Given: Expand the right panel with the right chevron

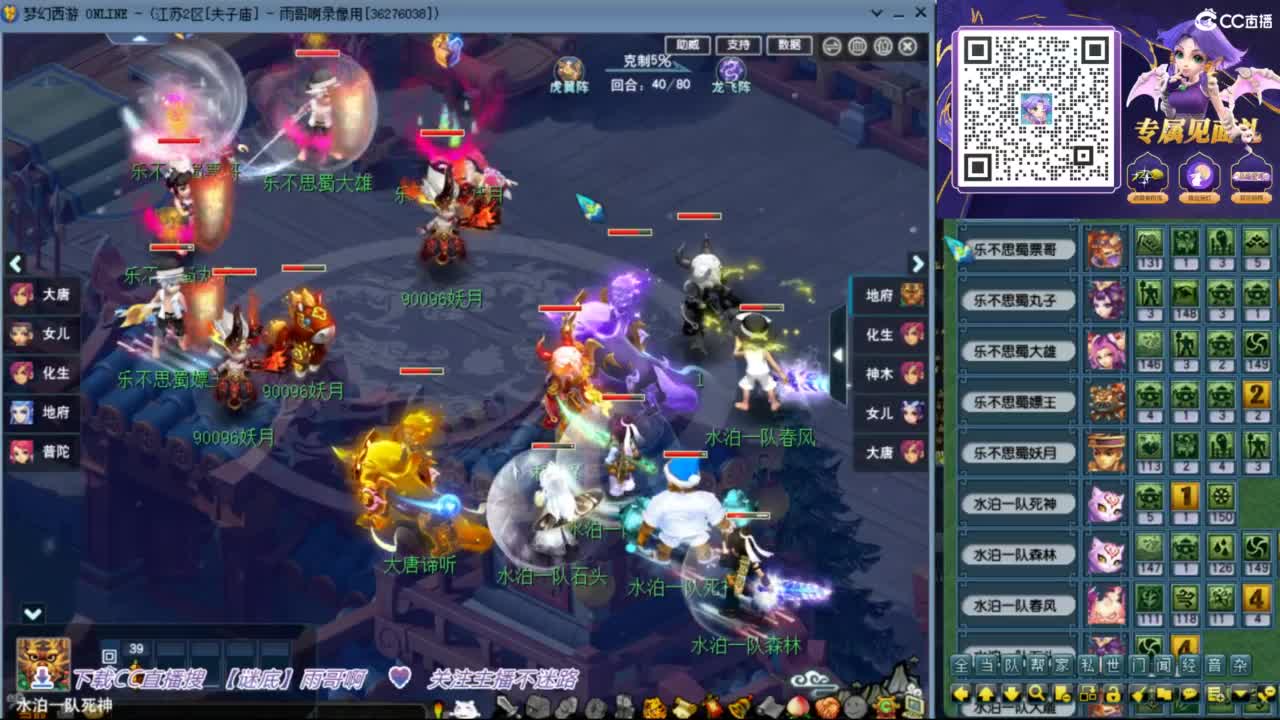Looking at the screenshot, I should (917, 264).
